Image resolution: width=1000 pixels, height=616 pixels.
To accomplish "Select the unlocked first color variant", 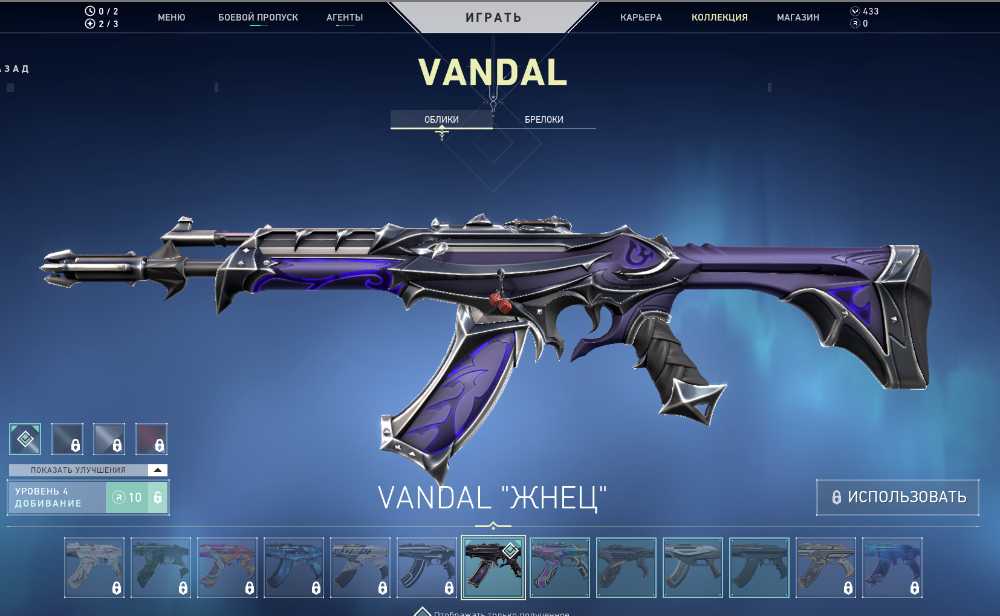I will click(25, 438).
